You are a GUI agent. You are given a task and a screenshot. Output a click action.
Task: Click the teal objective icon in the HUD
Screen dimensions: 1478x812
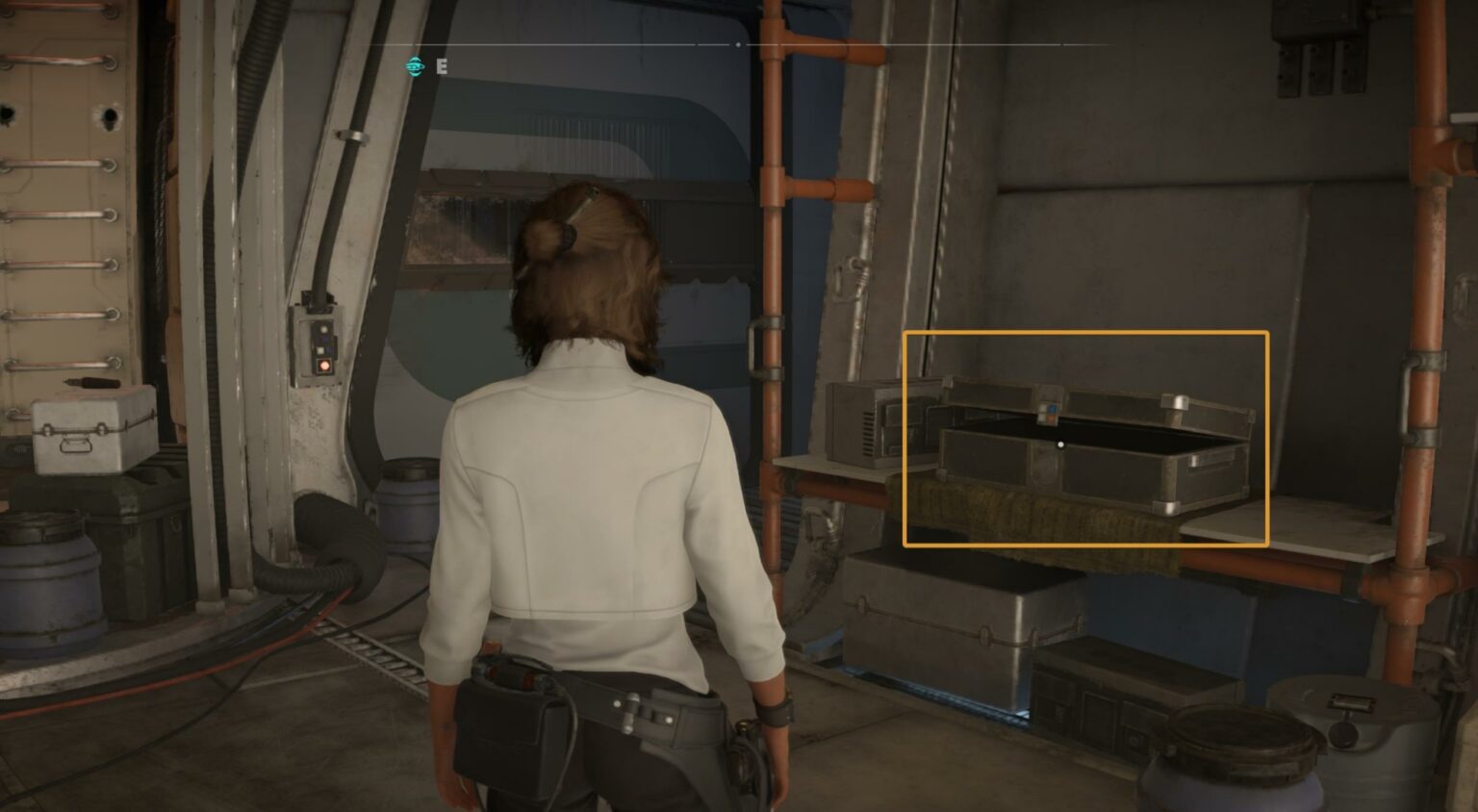(x=414, y=67)
